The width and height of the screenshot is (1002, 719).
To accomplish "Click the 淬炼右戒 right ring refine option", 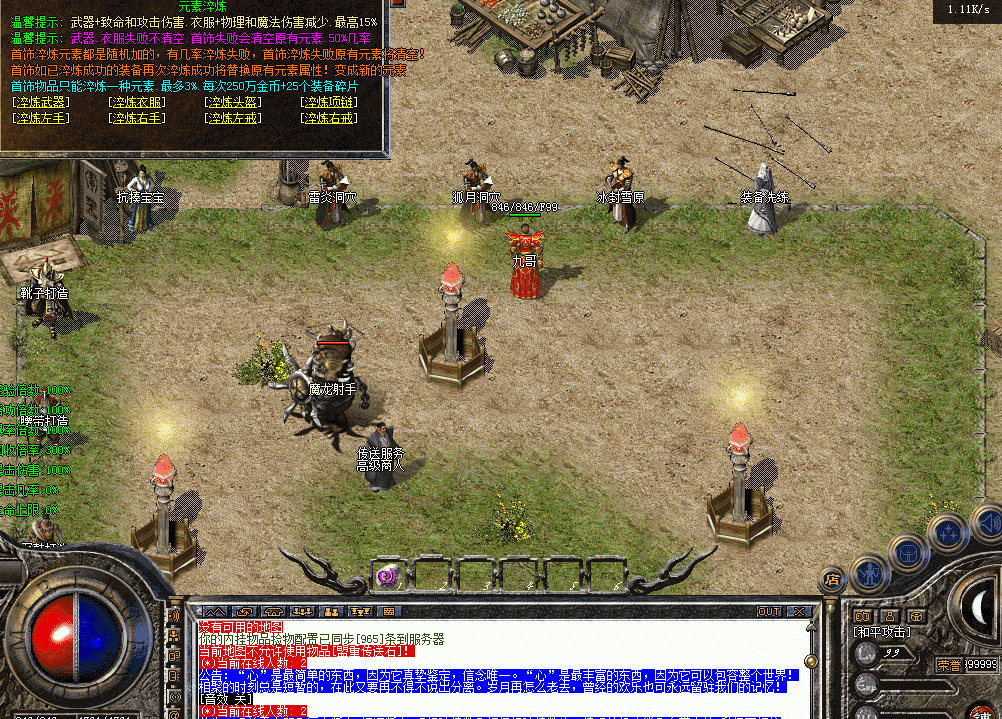I will (329, 118).
